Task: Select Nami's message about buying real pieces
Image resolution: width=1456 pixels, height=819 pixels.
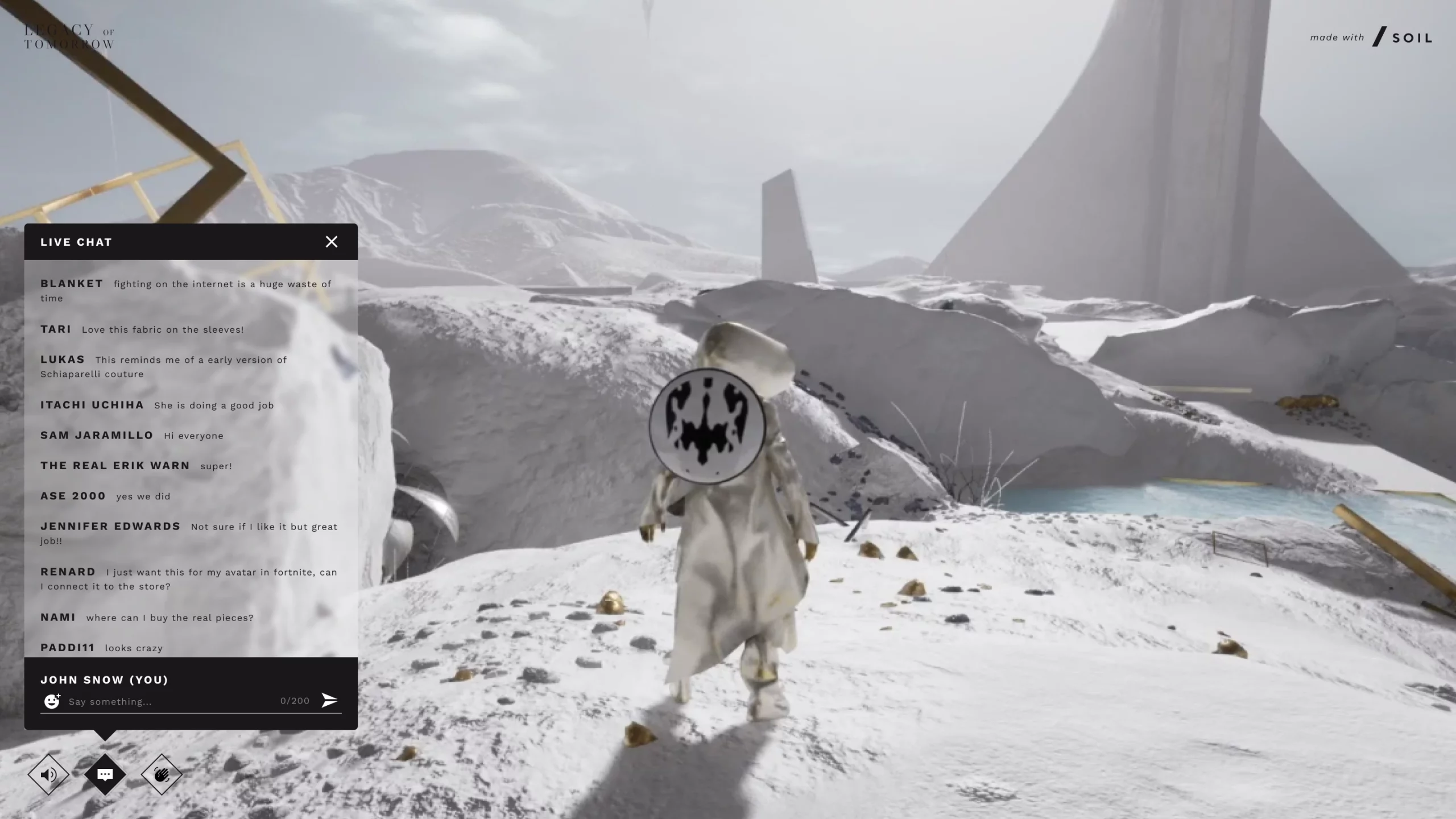Action: (169, 618)
